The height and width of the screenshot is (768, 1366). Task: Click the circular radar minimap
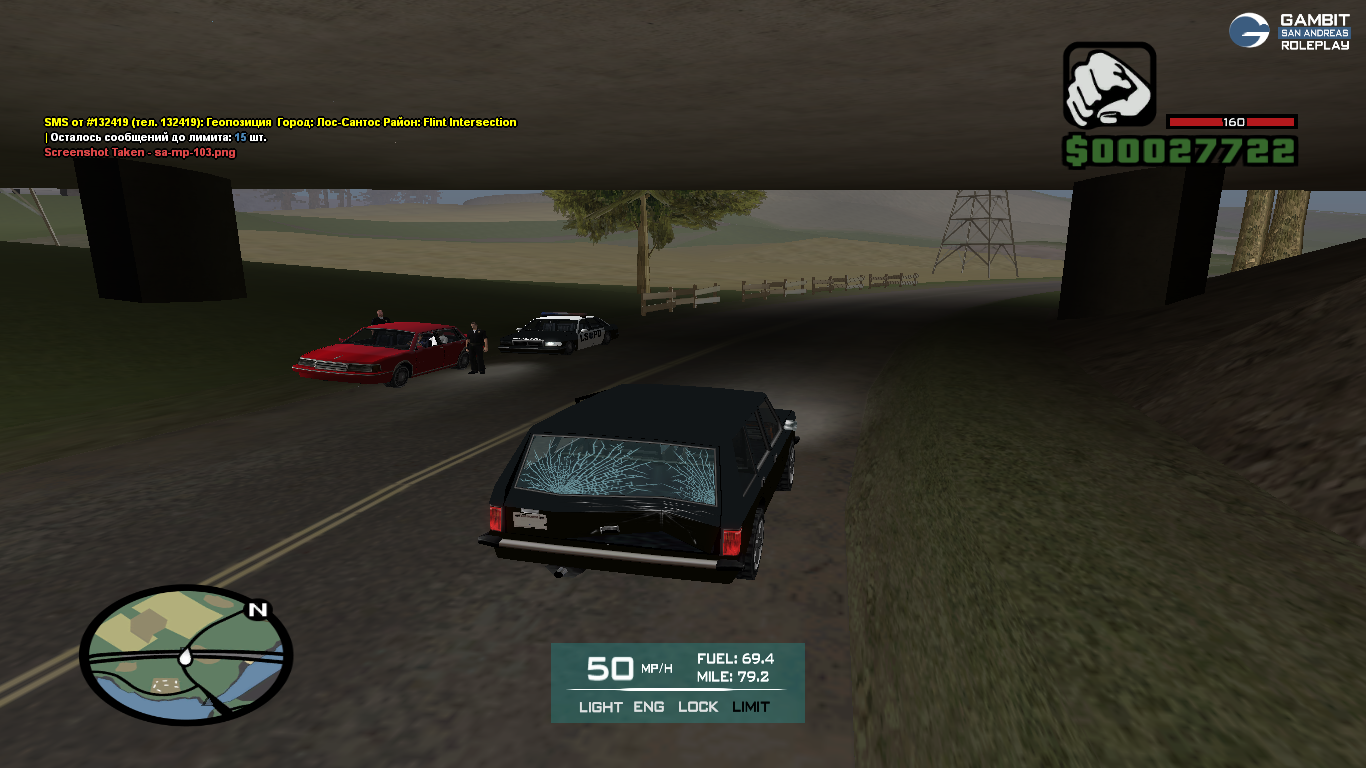186,655
